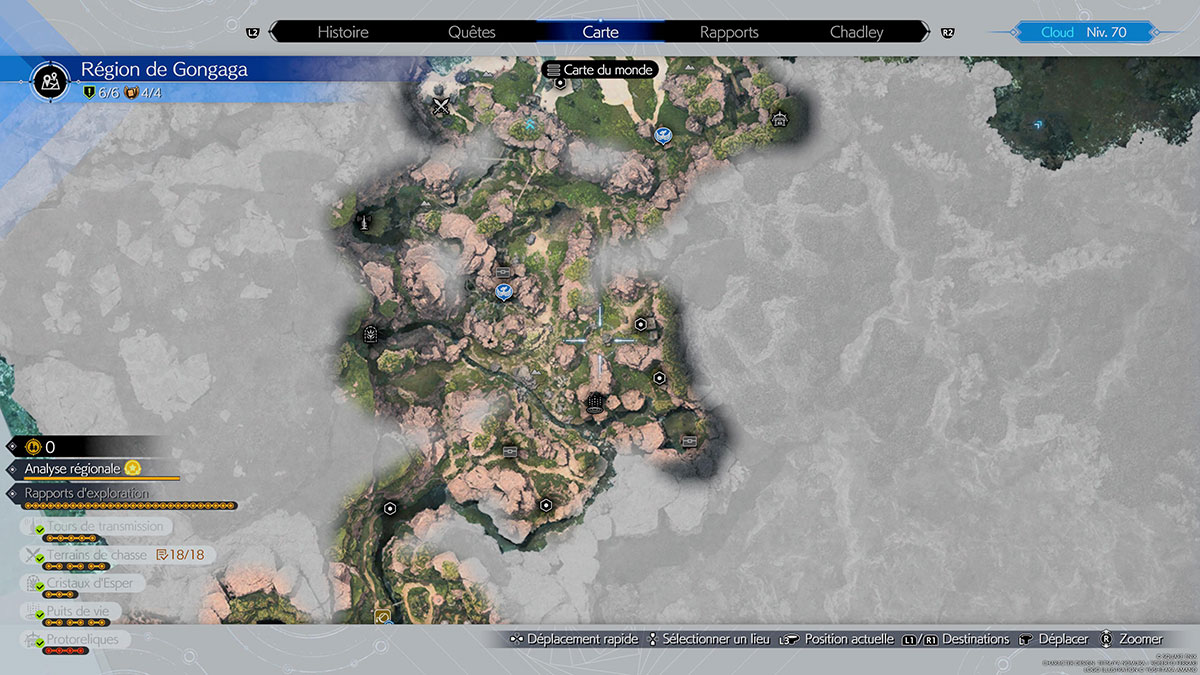Switch to the Histoire tab
This screenshot has width=1200, height=675.
pos(343,32)
